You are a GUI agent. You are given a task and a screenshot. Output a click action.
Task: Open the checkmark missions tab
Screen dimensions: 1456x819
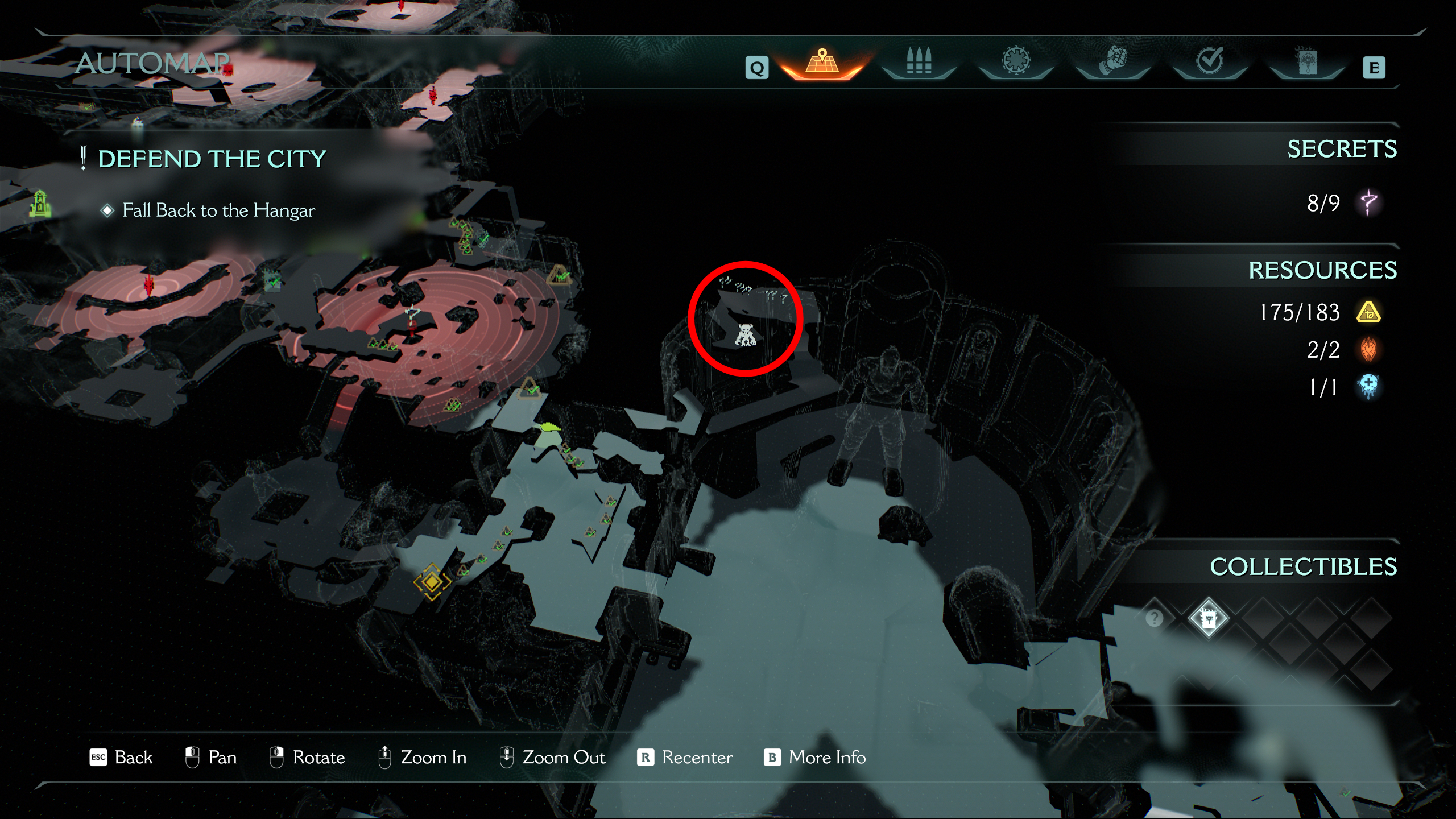point(1209,61)
